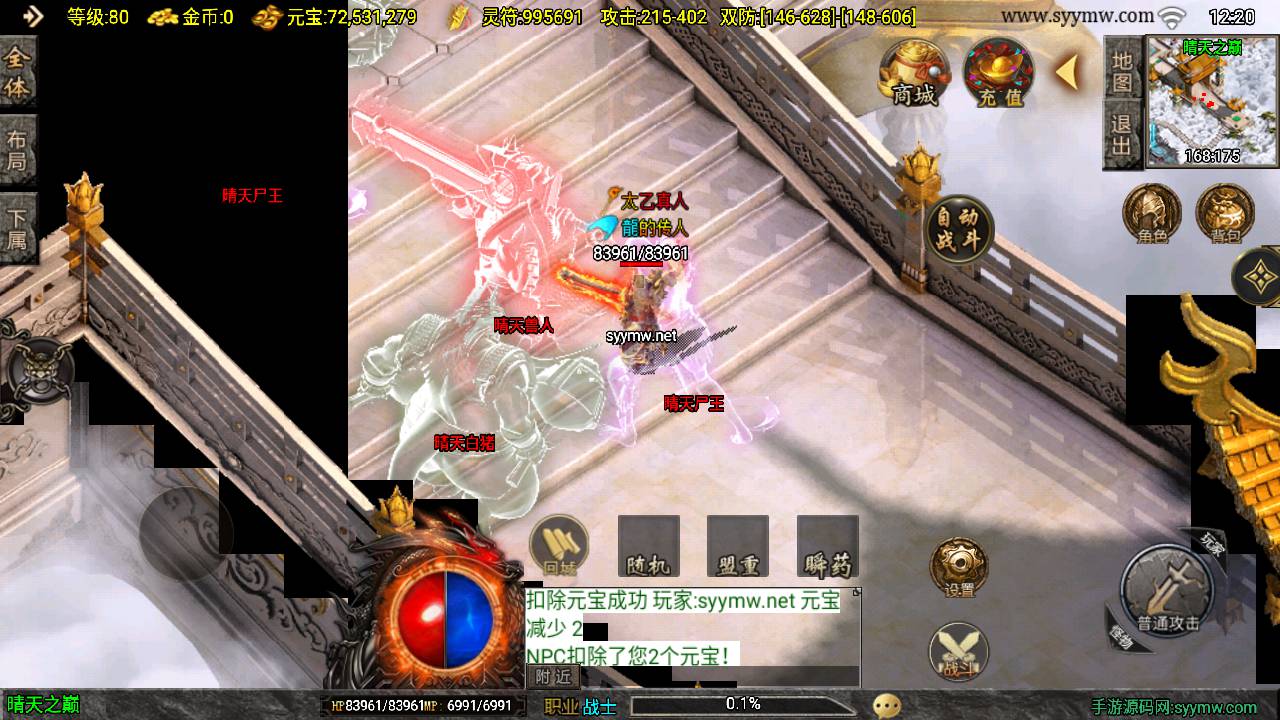Switch the 附近 nearby chat channel
1280x720 pixels.
(552, 677)
